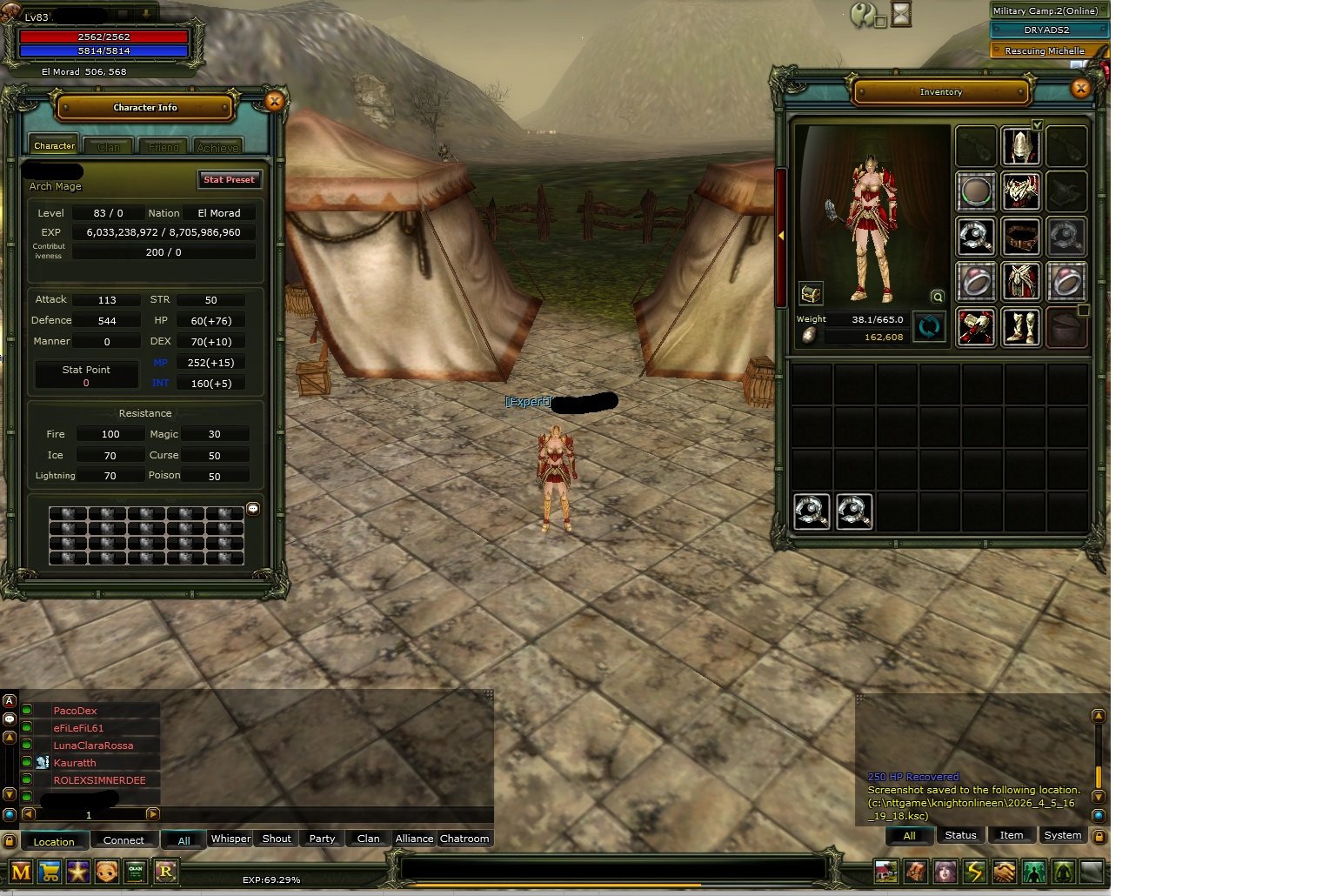The width and height of the screenshot is (1336, 896).
Task: Select the sitting rest icon in bottom-right bar
Action: point(1063,872)
